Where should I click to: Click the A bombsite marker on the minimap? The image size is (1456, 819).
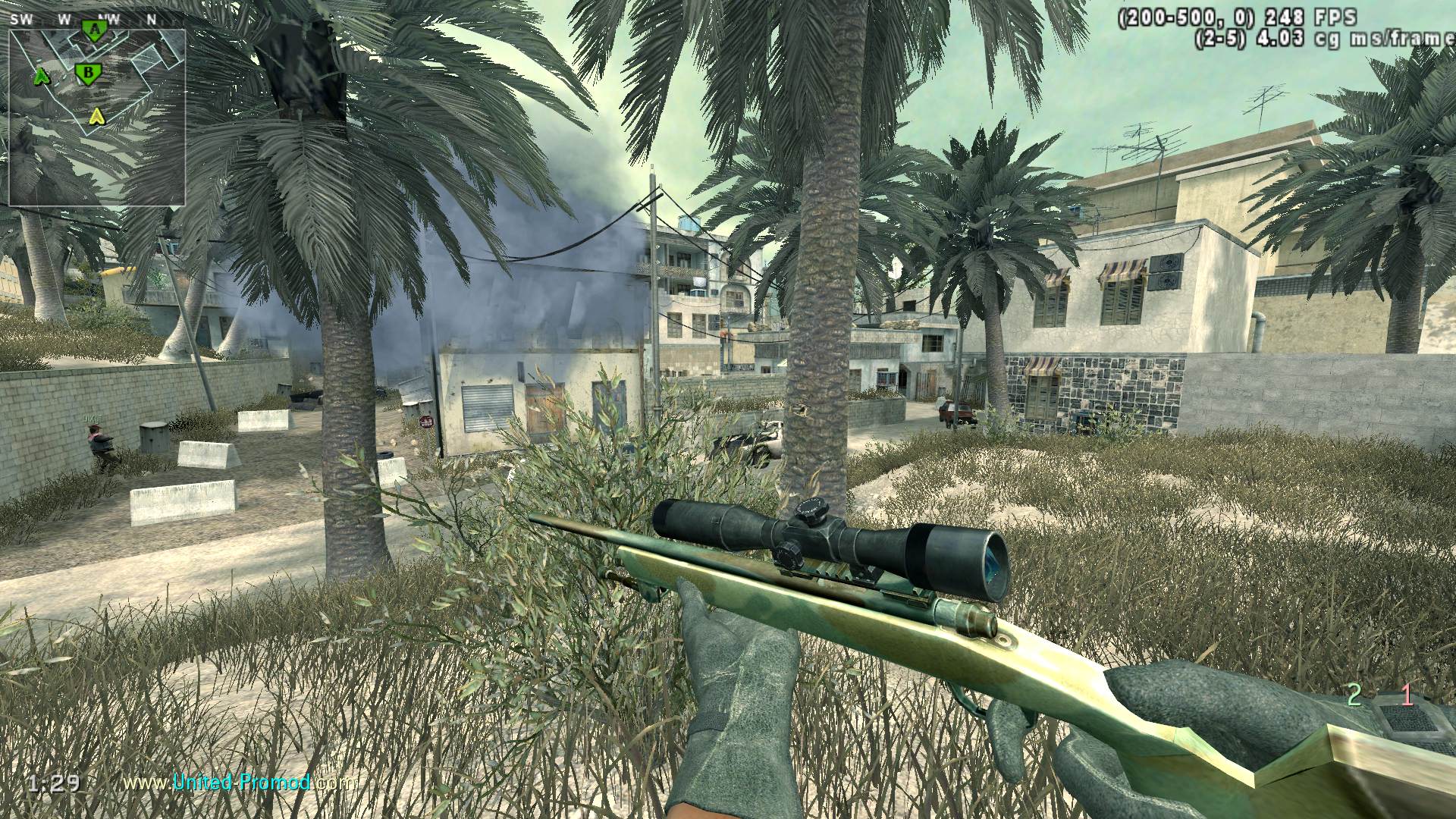(x=95, y=30)
